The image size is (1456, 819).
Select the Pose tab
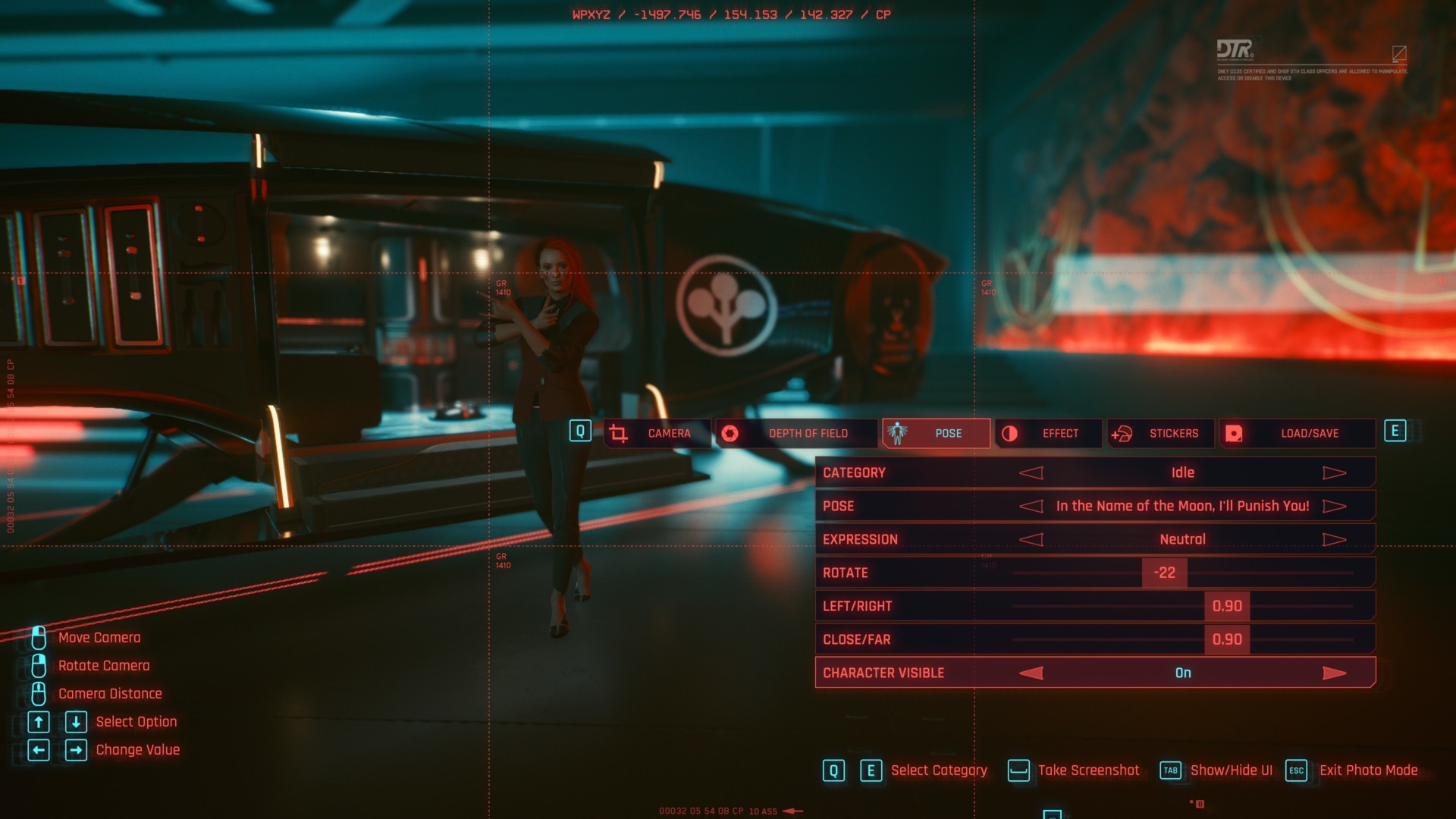937,434
